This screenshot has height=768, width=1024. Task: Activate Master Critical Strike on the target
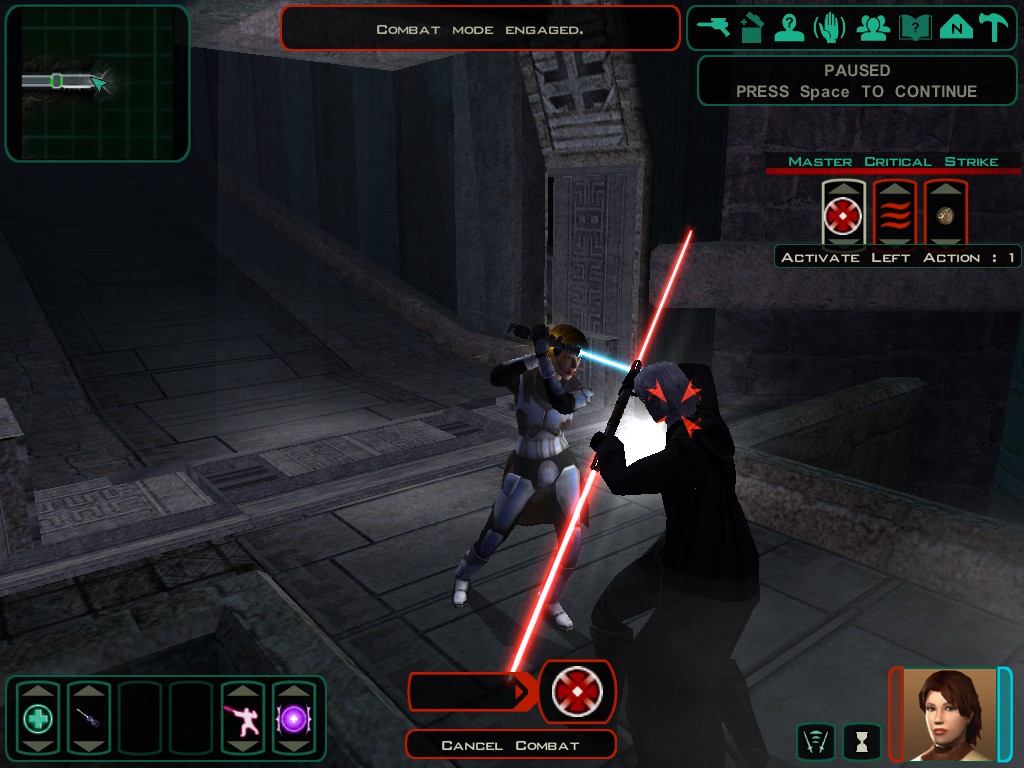(x=843, y=213)
